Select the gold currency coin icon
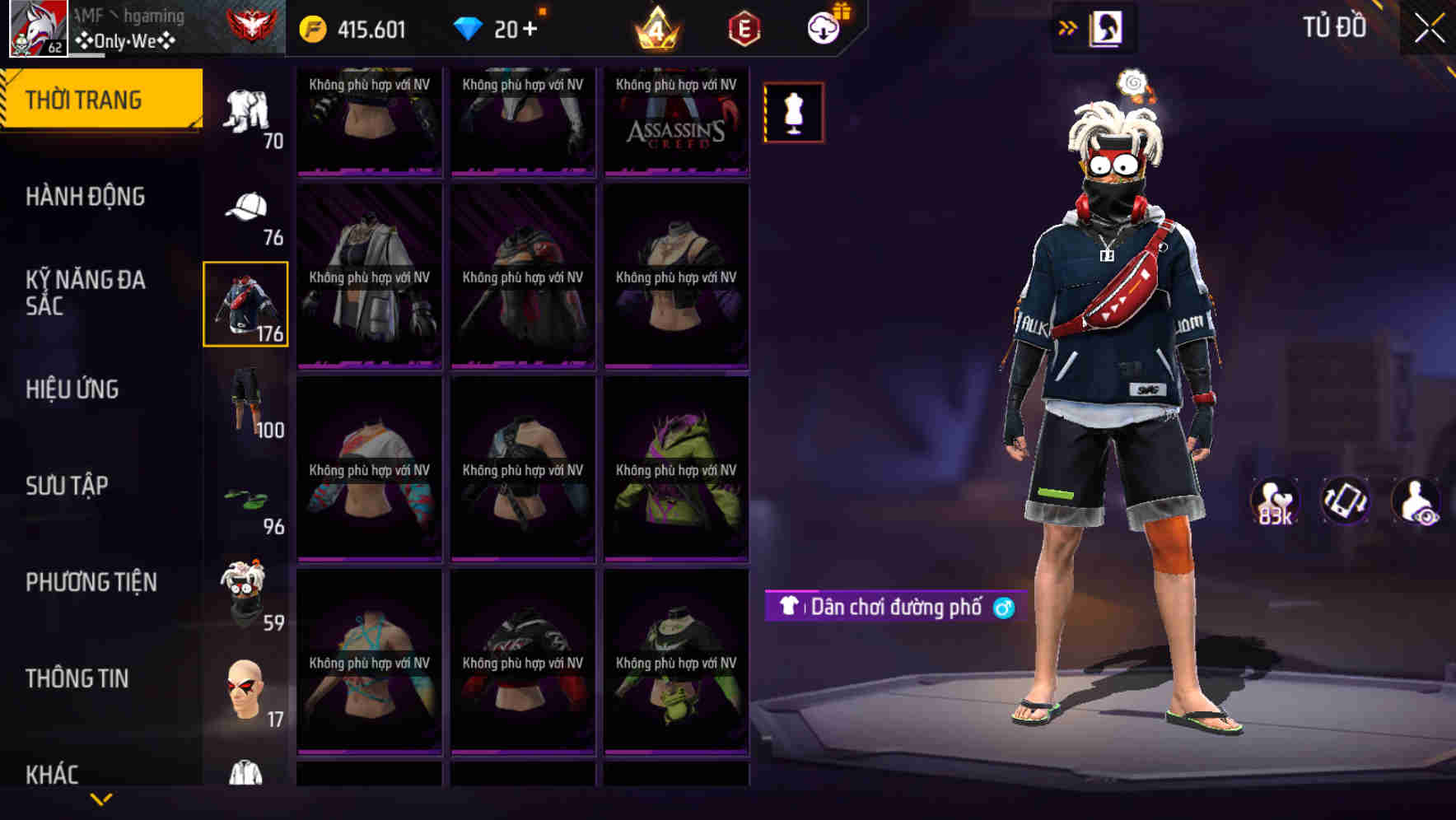 (x=315, y=27)
